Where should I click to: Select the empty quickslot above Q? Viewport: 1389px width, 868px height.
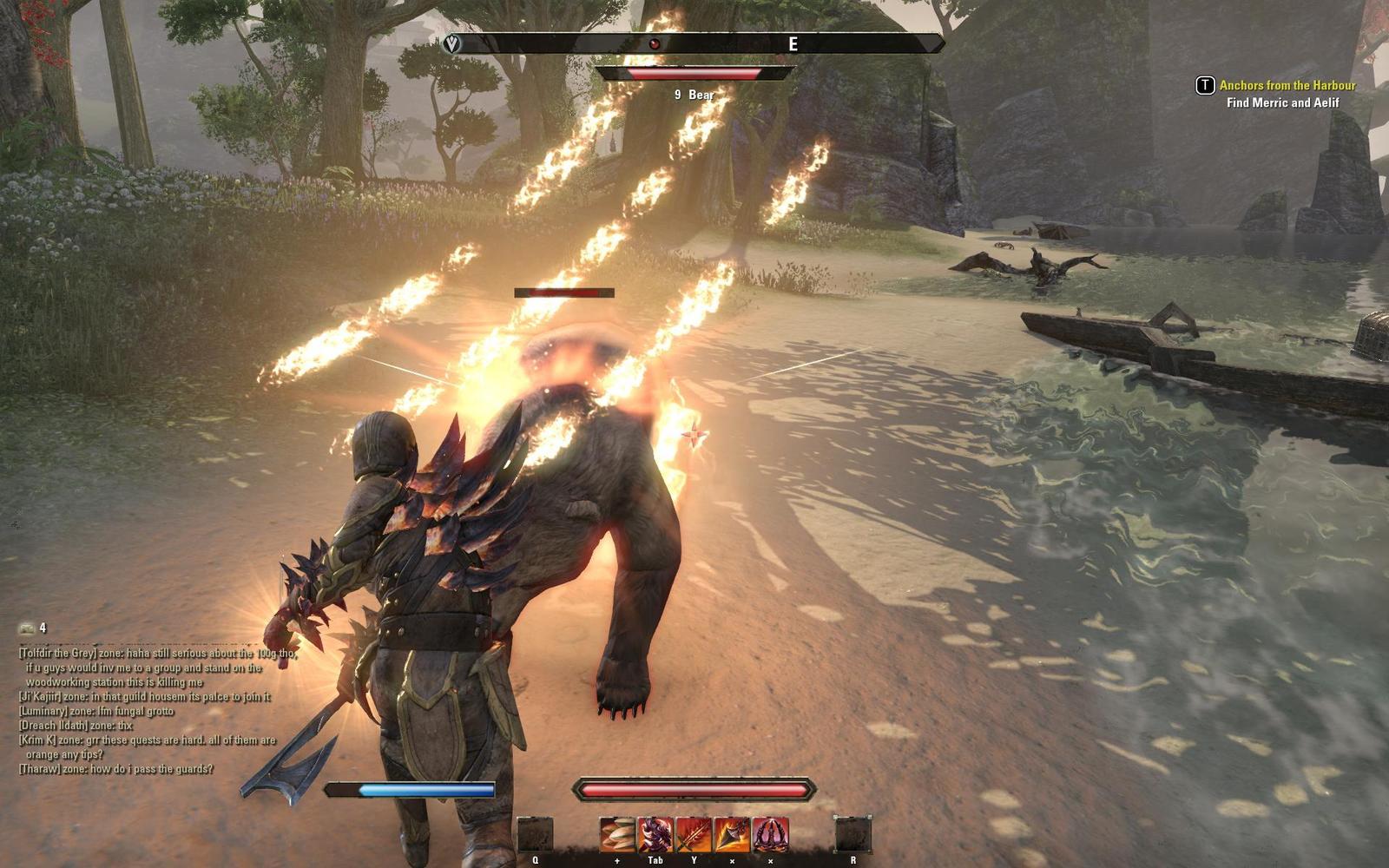(x=535, y=835)
